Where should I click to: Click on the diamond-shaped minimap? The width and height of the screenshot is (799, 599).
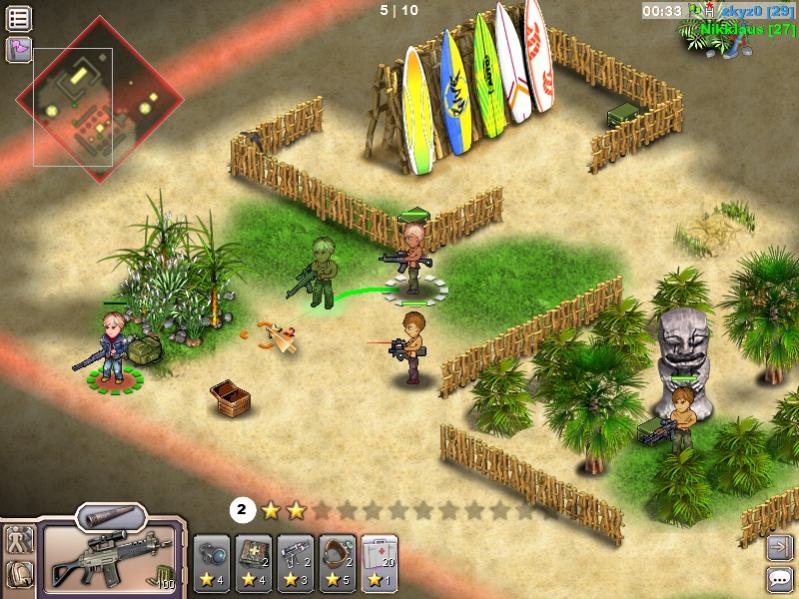tap(99, 99)
